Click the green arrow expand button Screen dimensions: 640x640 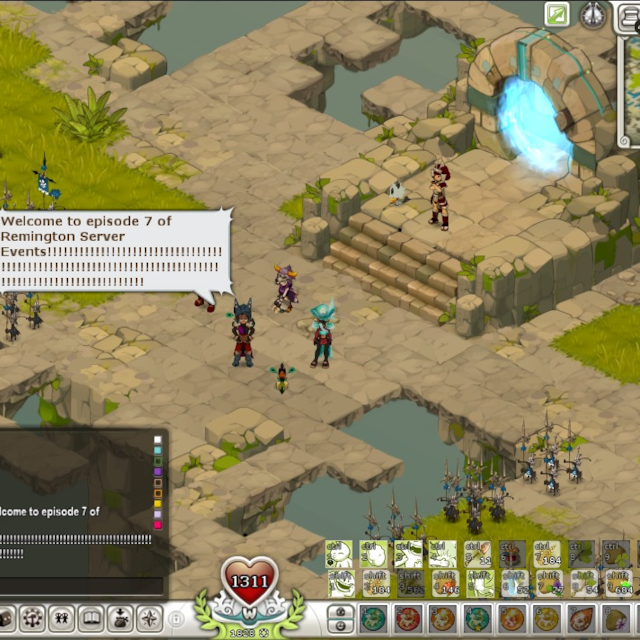point(557,14)
